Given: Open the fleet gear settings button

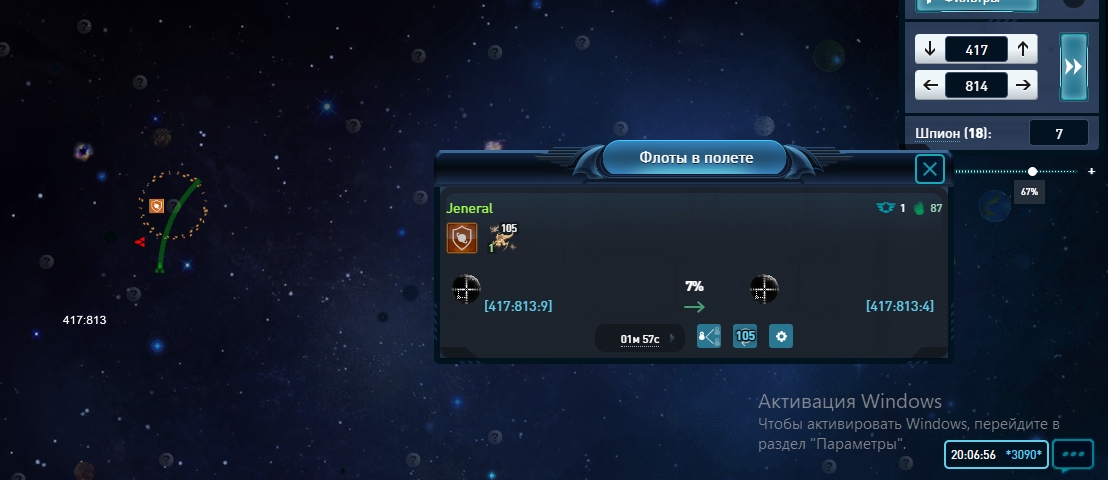Looking at the screenshot, I should (x=781, y=336).
